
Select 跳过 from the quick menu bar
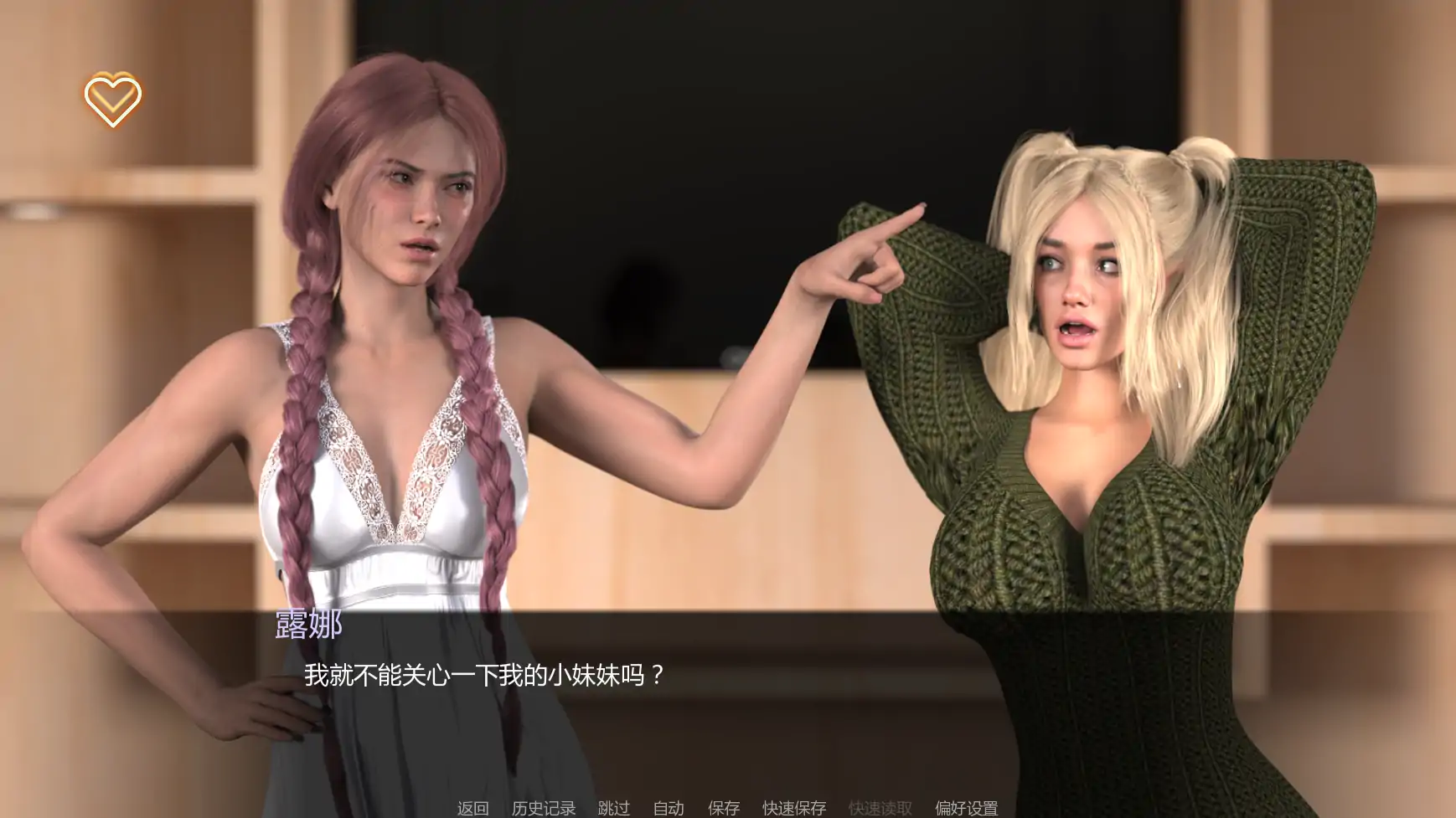[x=613, y=808]
